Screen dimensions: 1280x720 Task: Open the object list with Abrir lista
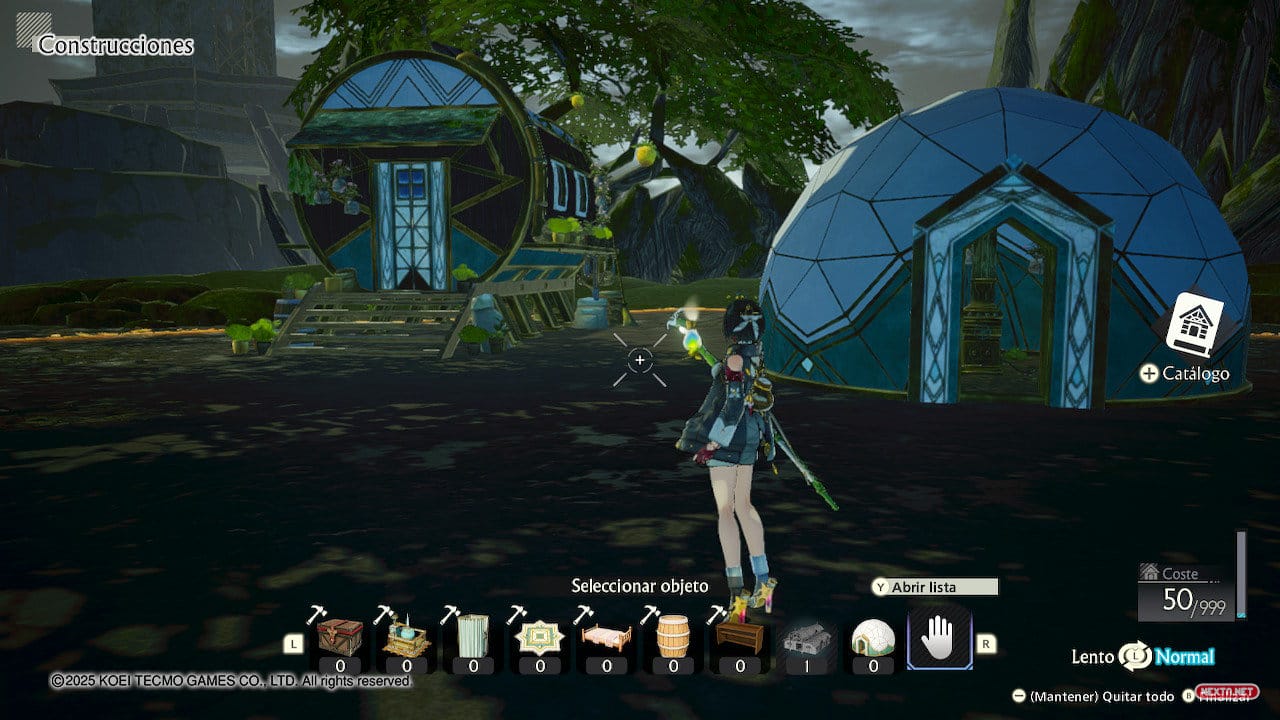pyautogui.click(x=934, y=587)
